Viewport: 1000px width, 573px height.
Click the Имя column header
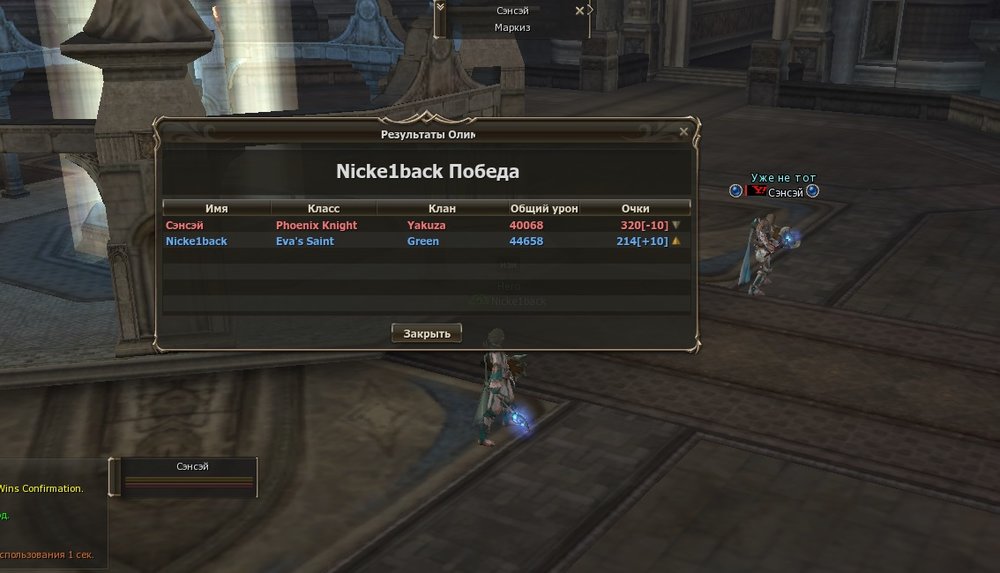coord(216,208)
